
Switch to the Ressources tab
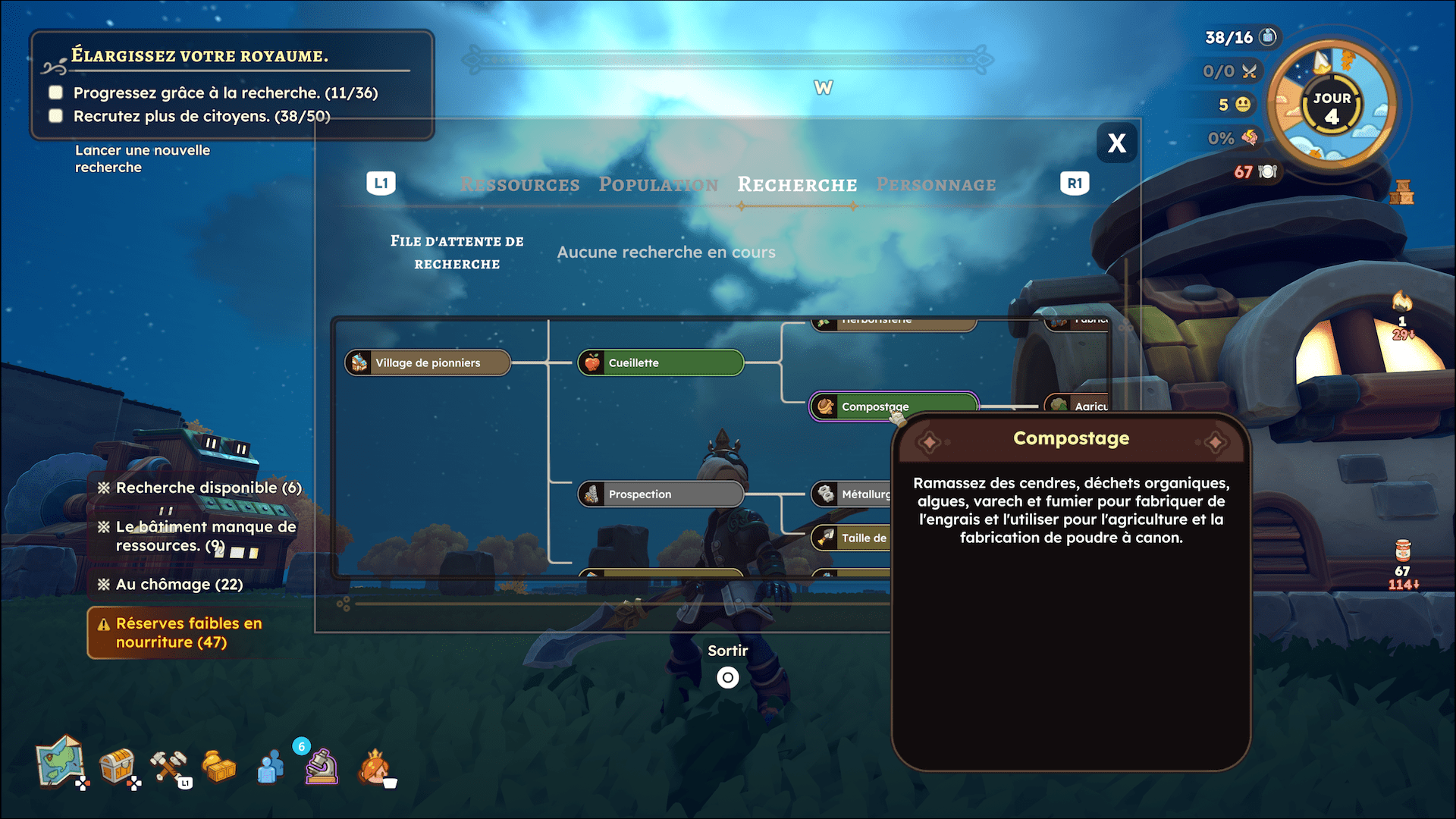click(x=519, y=184)
